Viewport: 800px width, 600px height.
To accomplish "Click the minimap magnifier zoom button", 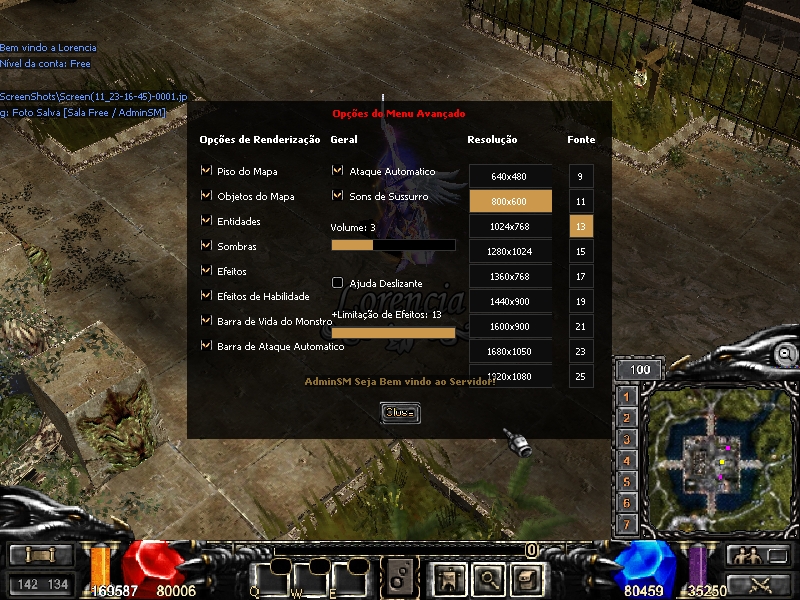I will click(786, 353).
